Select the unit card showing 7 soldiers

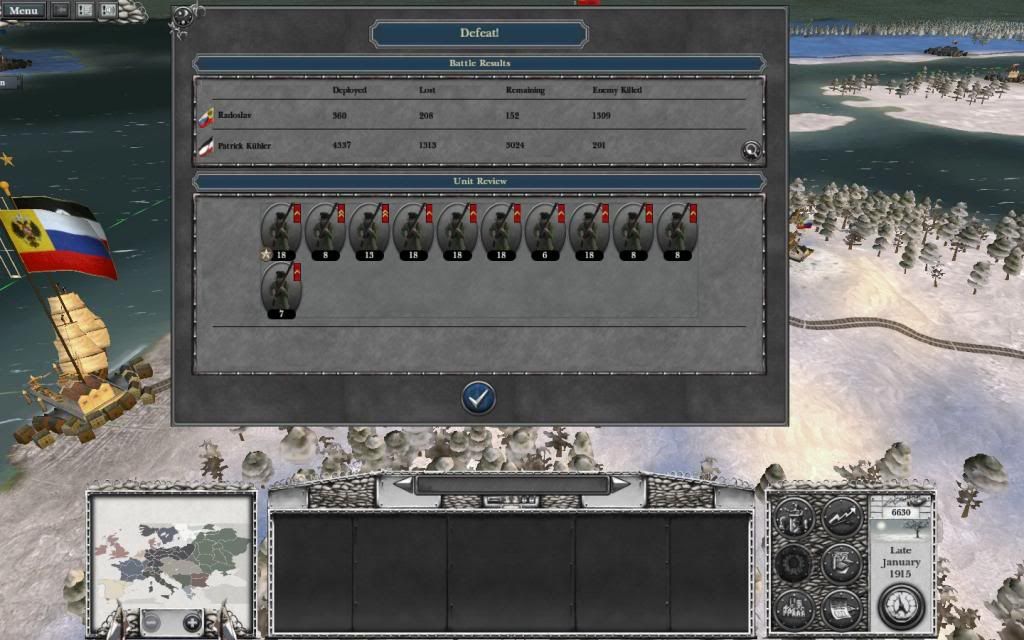pyautogui.click(x=281, y=292)
